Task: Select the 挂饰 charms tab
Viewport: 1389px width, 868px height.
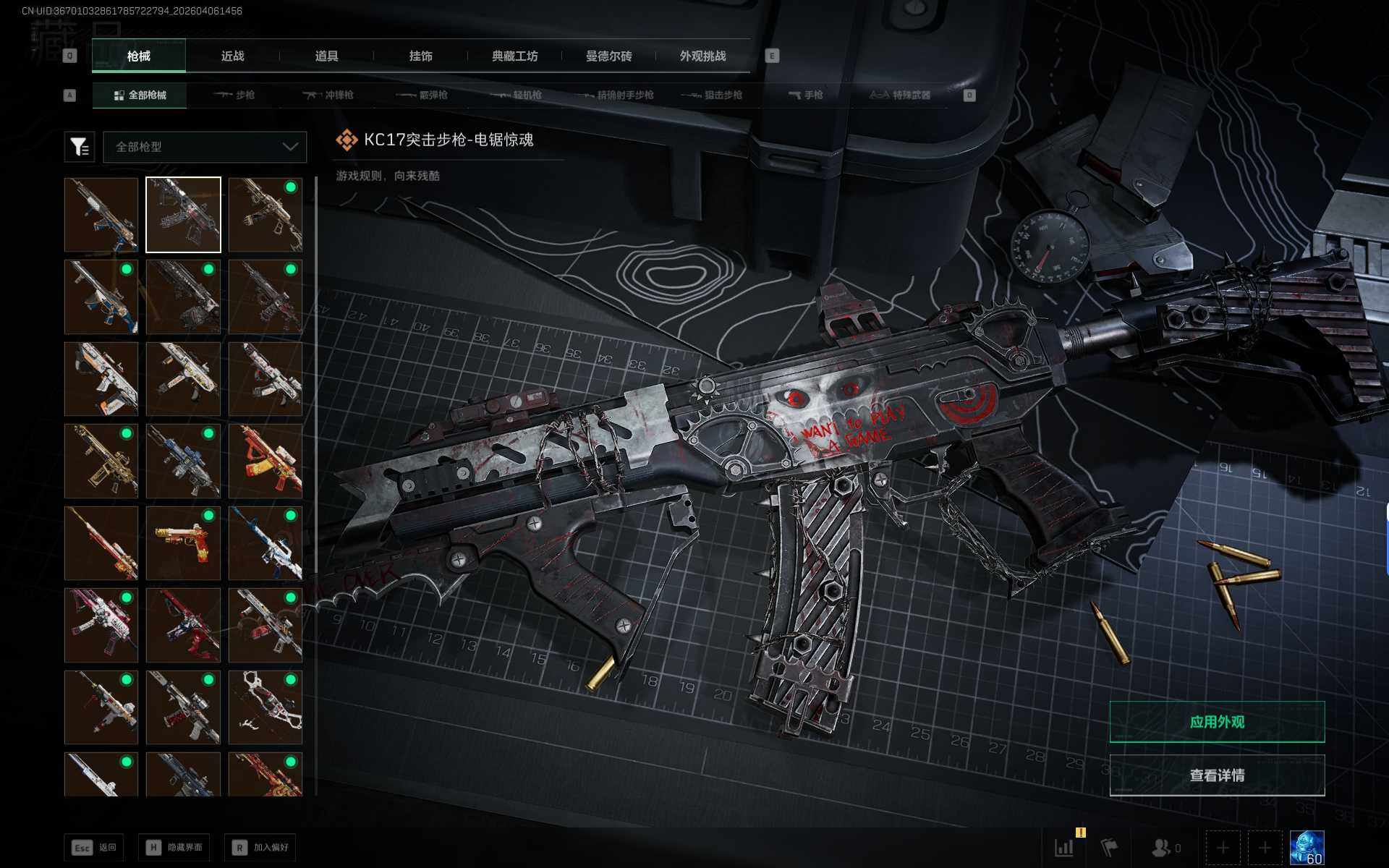Action: 420,56
